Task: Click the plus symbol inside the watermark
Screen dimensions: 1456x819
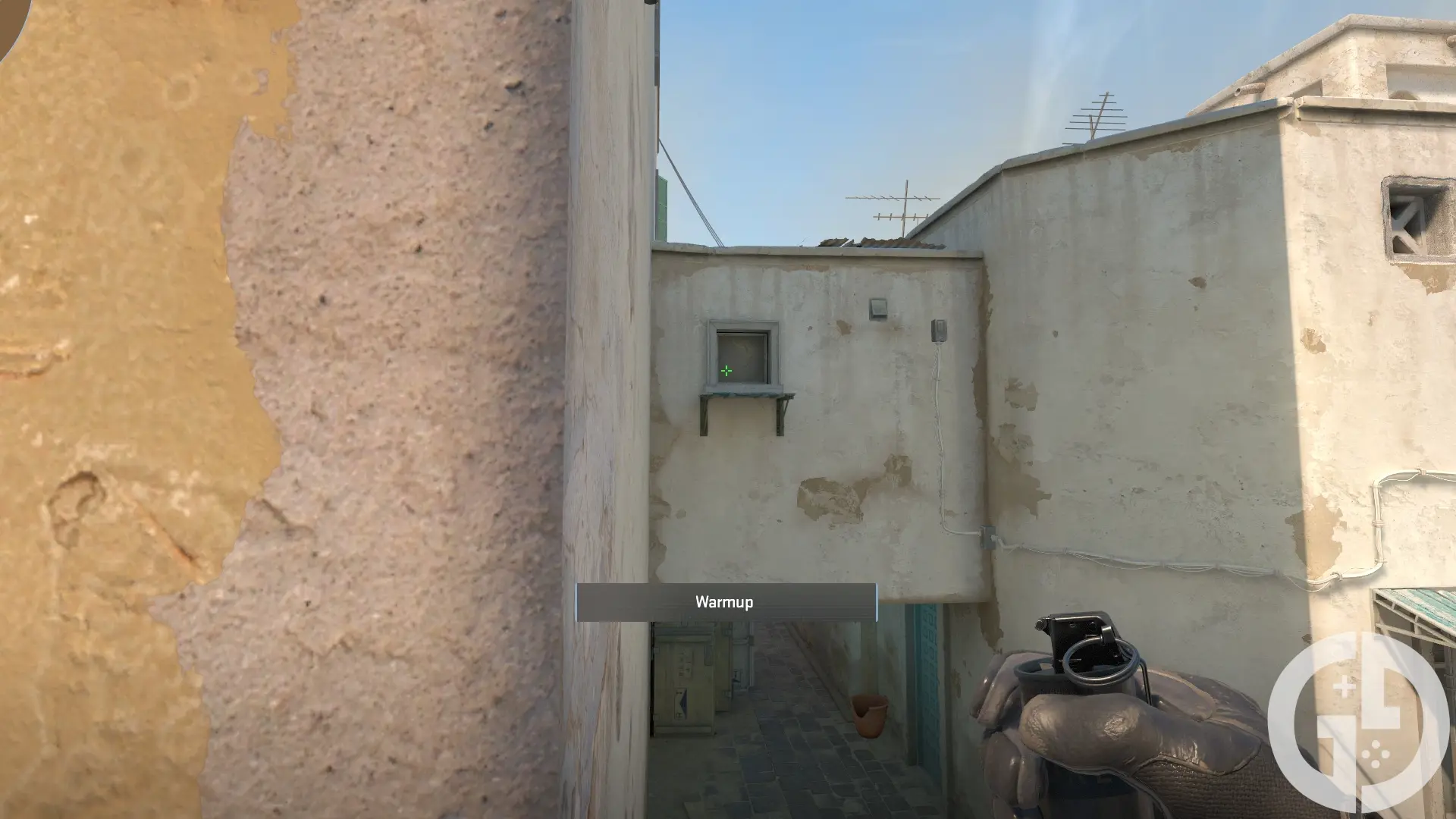Action: (x=1344, y=686)
